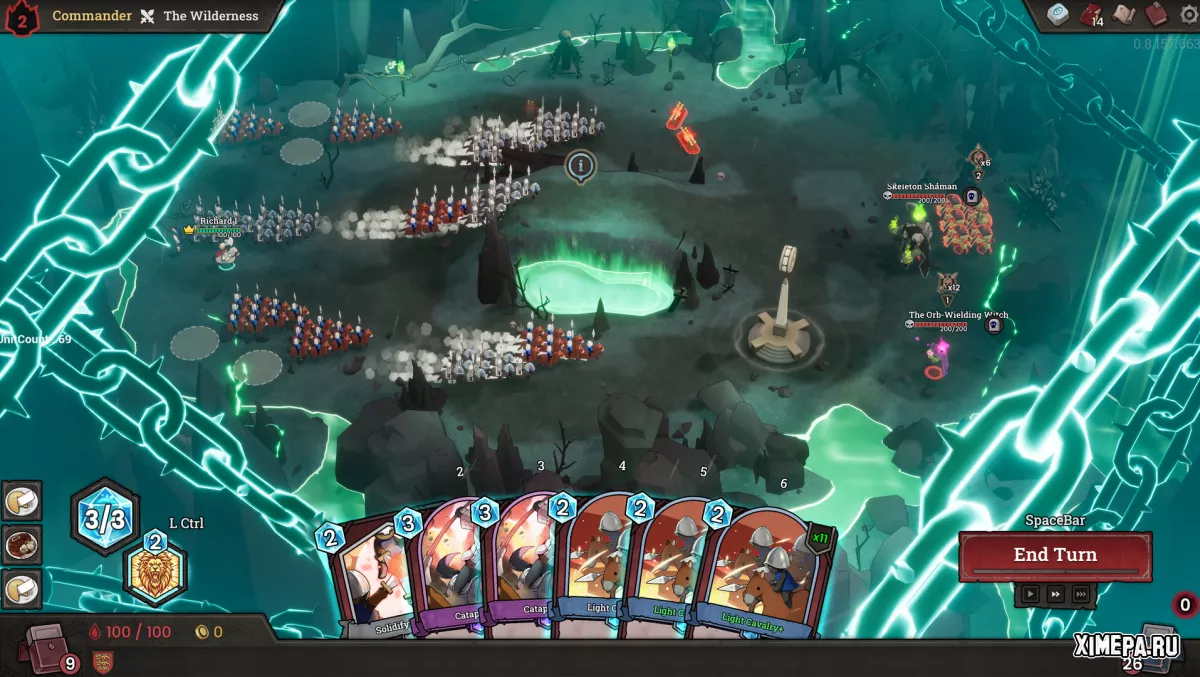Open the red bookmarked book
This screenshot has height=677, width=1200.
1155,14
